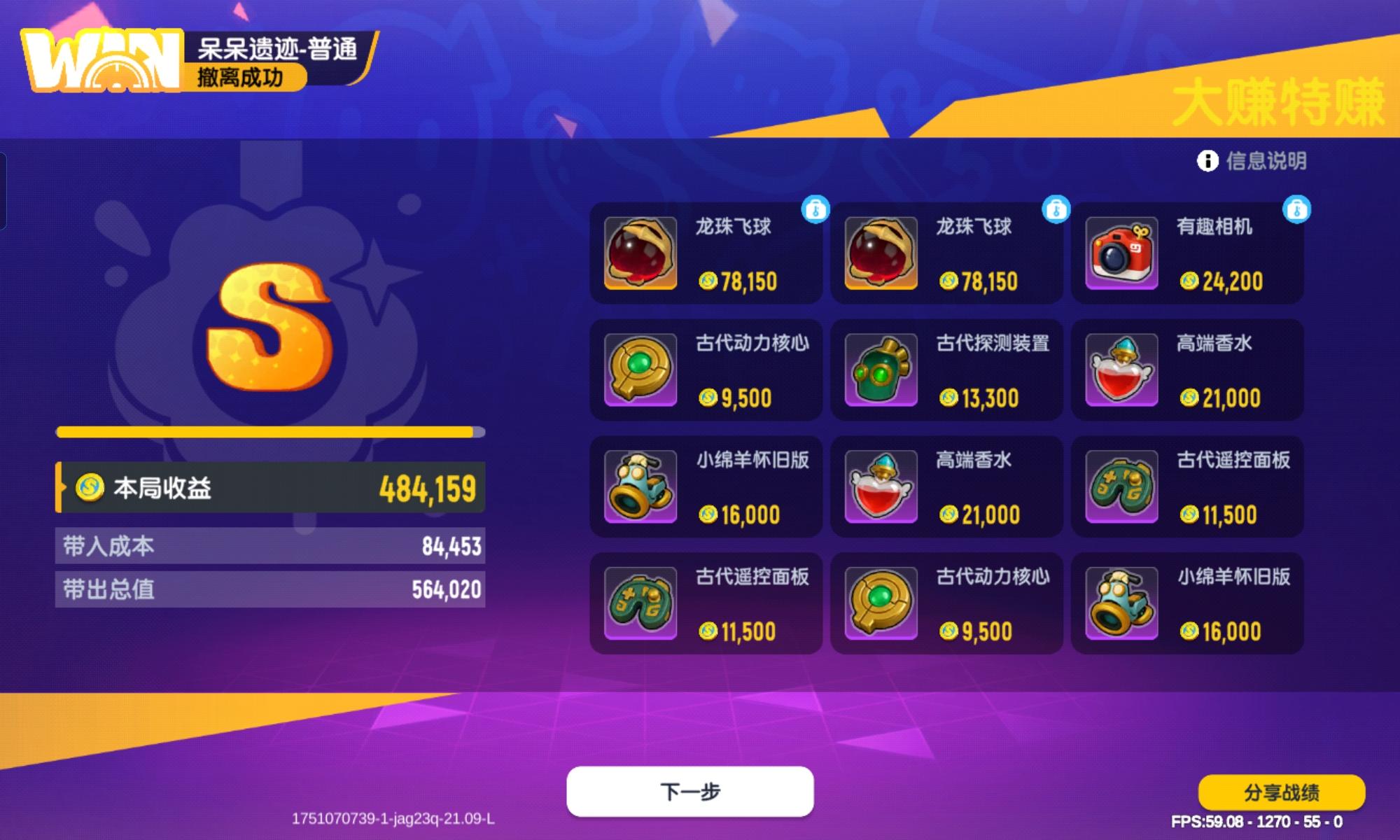Toggle the blue badge on the 有趣相机 card
The width and height of the screenshot is (1400, 840).
coord(1294,208)
